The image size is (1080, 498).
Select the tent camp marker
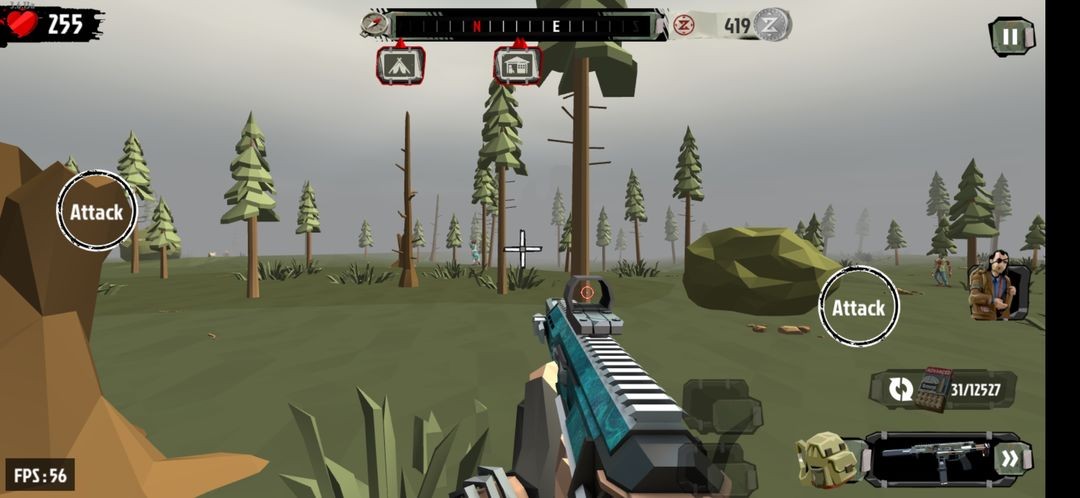point(400,65)
